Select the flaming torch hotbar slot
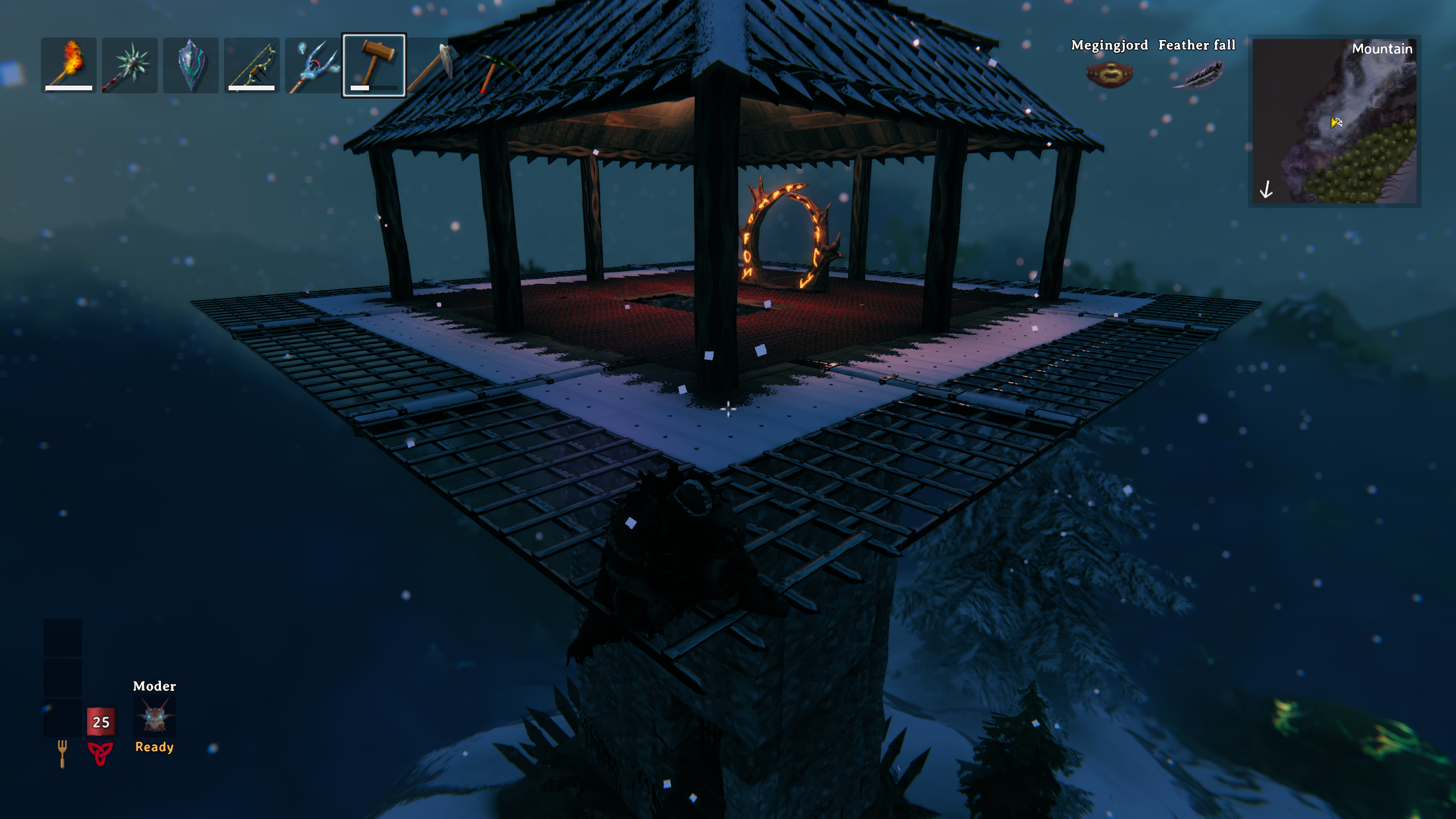The width and height of the screenshot is (1456, 819). (69, 65)
